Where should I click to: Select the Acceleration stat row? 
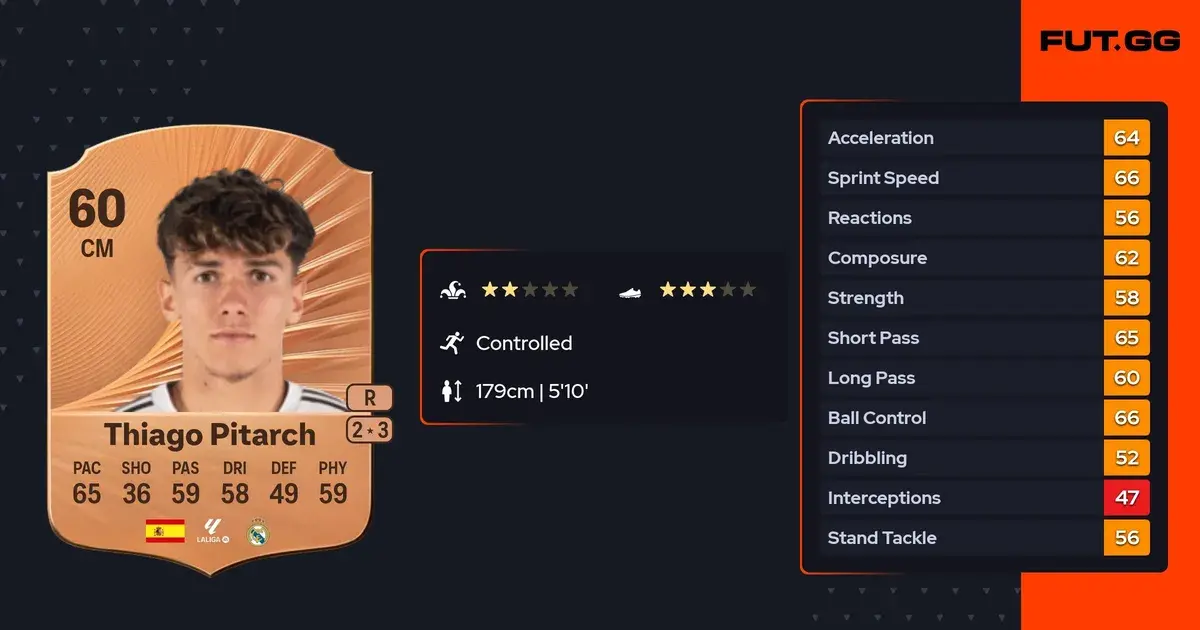(984, 138)
